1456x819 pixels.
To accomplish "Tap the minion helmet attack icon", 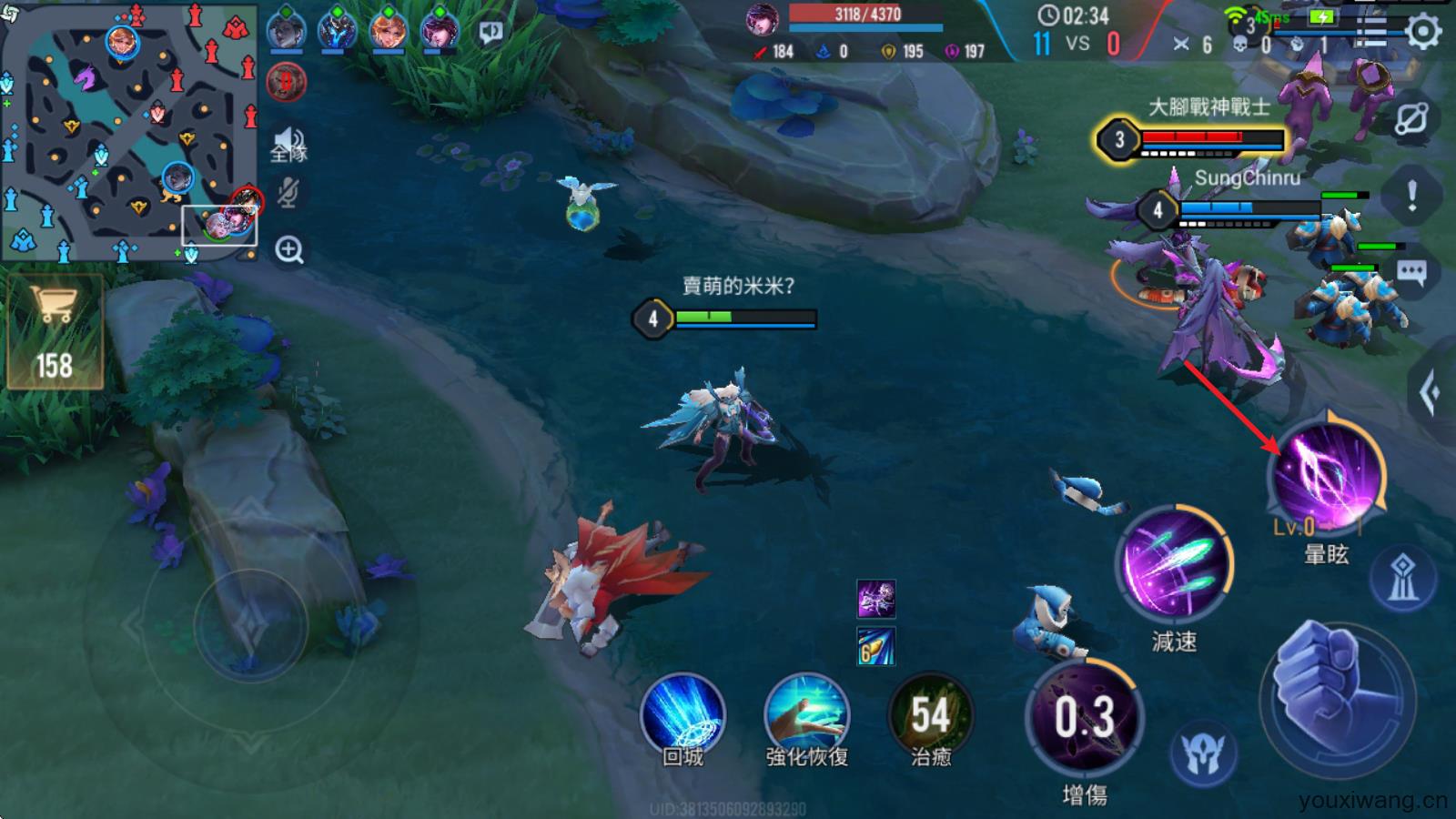I will point(1203,753).
